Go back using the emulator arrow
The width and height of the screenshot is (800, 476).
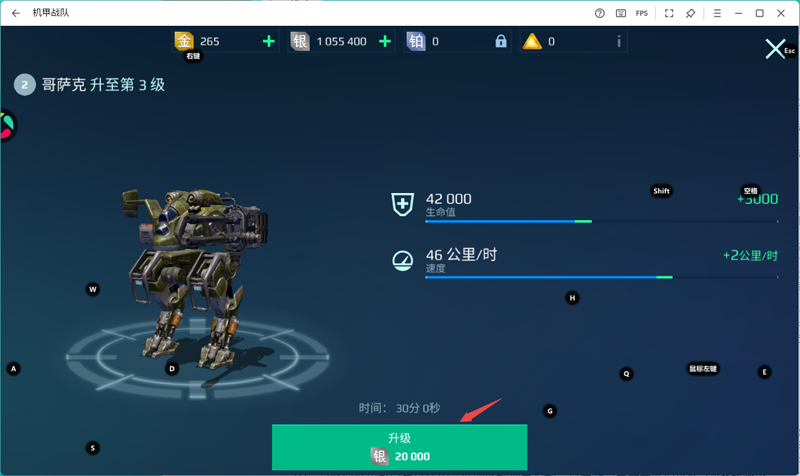click(x=16, y=13)
